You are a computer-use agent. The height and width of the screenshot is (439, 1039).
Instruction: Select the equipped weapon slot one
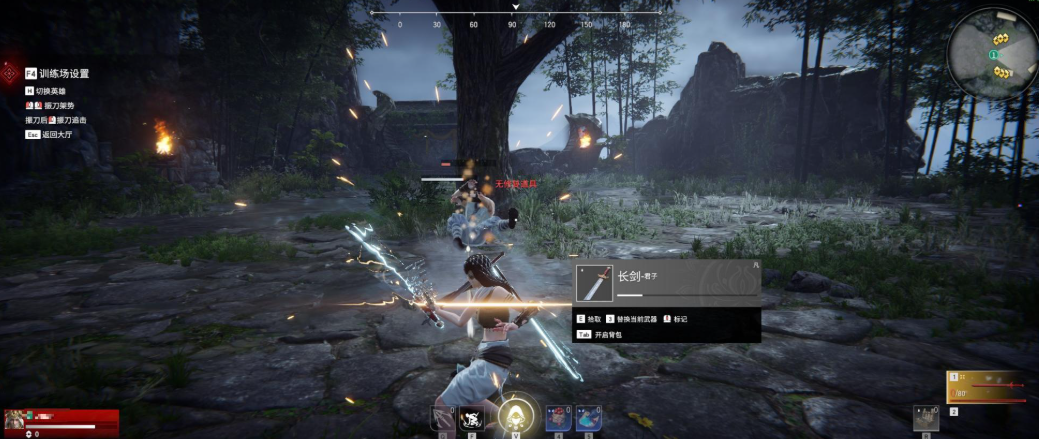(986, 386)
